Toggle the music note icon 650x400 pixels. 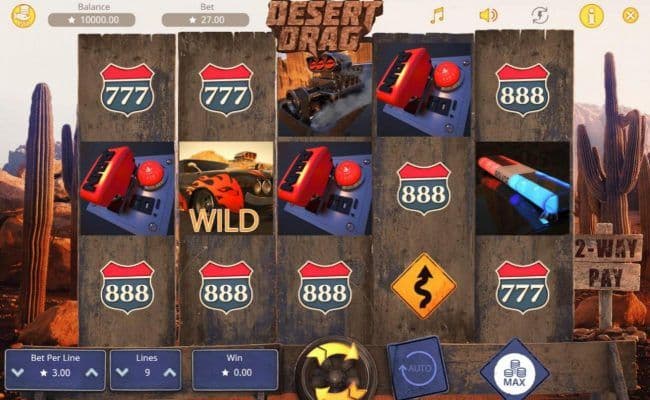(436, 15)
